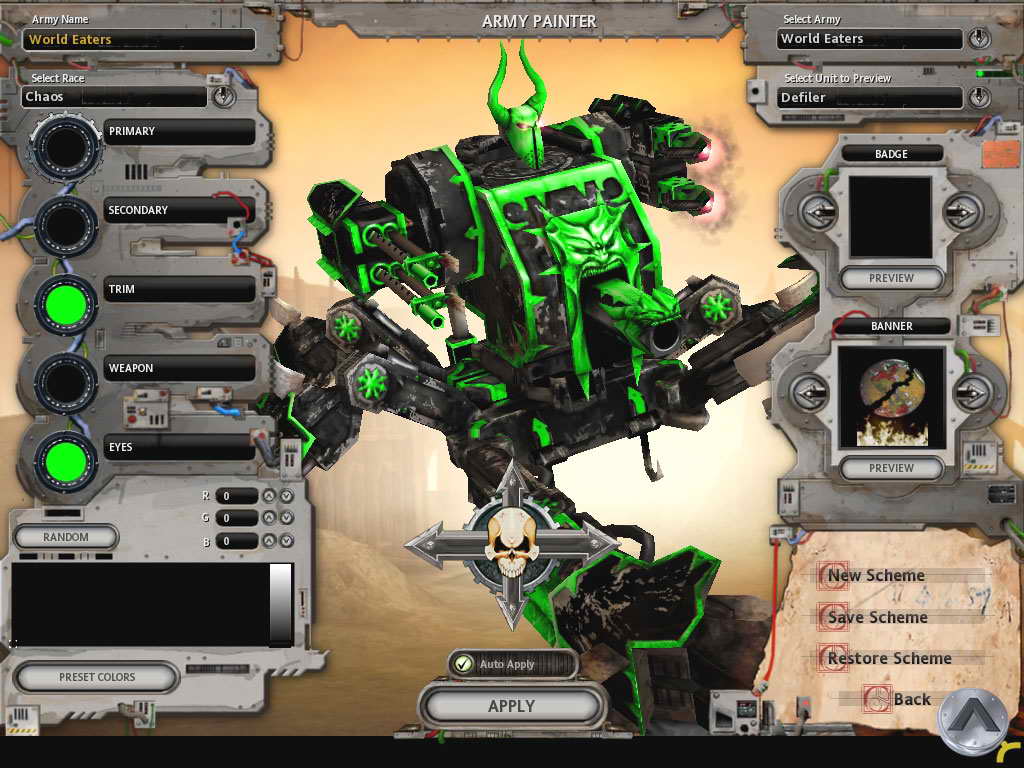Choose the green Eyes color swatch

click(x=66, y=463)
